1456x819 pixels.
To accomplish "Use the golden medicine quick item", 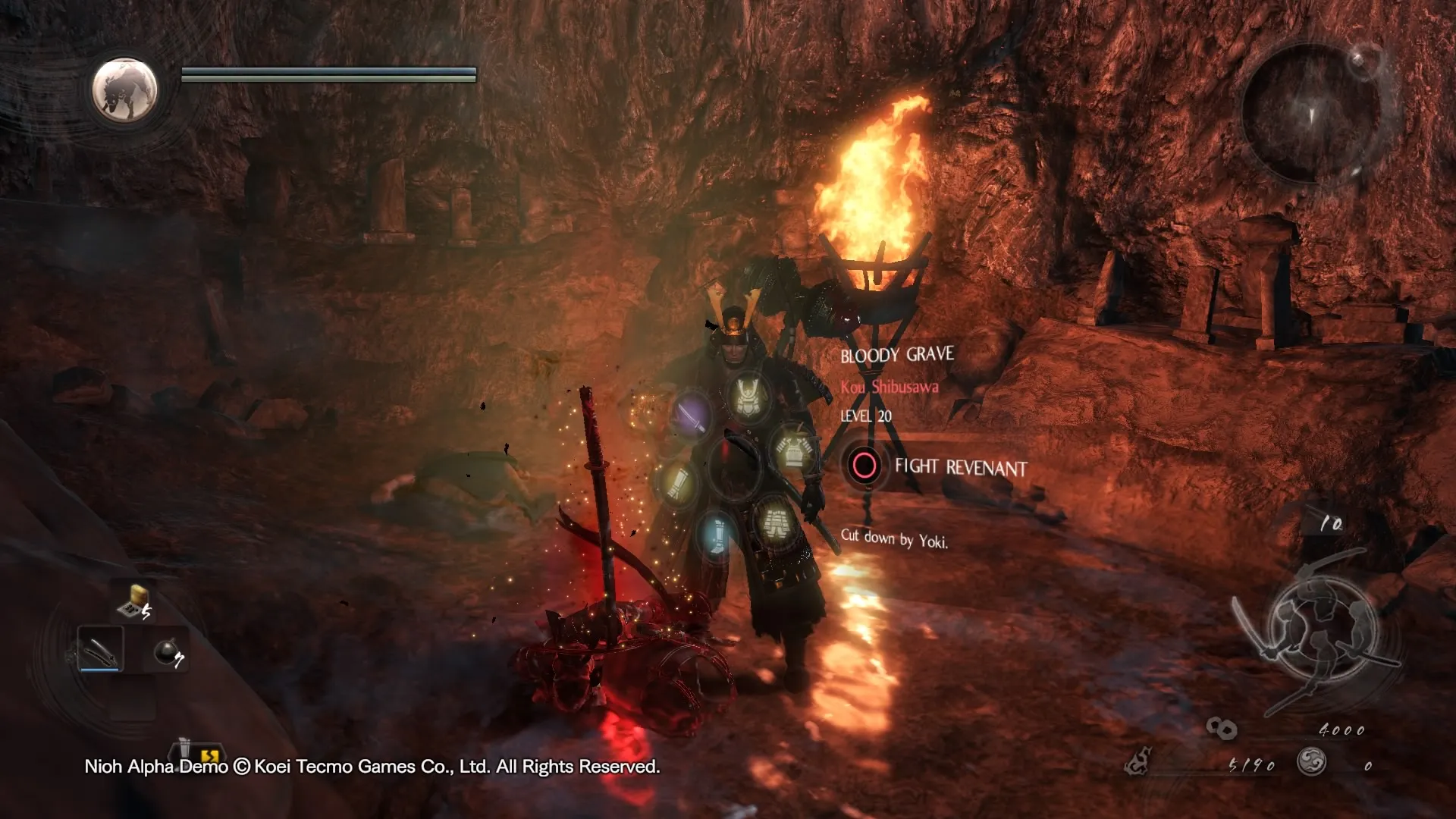I will (x=134, y=601).
